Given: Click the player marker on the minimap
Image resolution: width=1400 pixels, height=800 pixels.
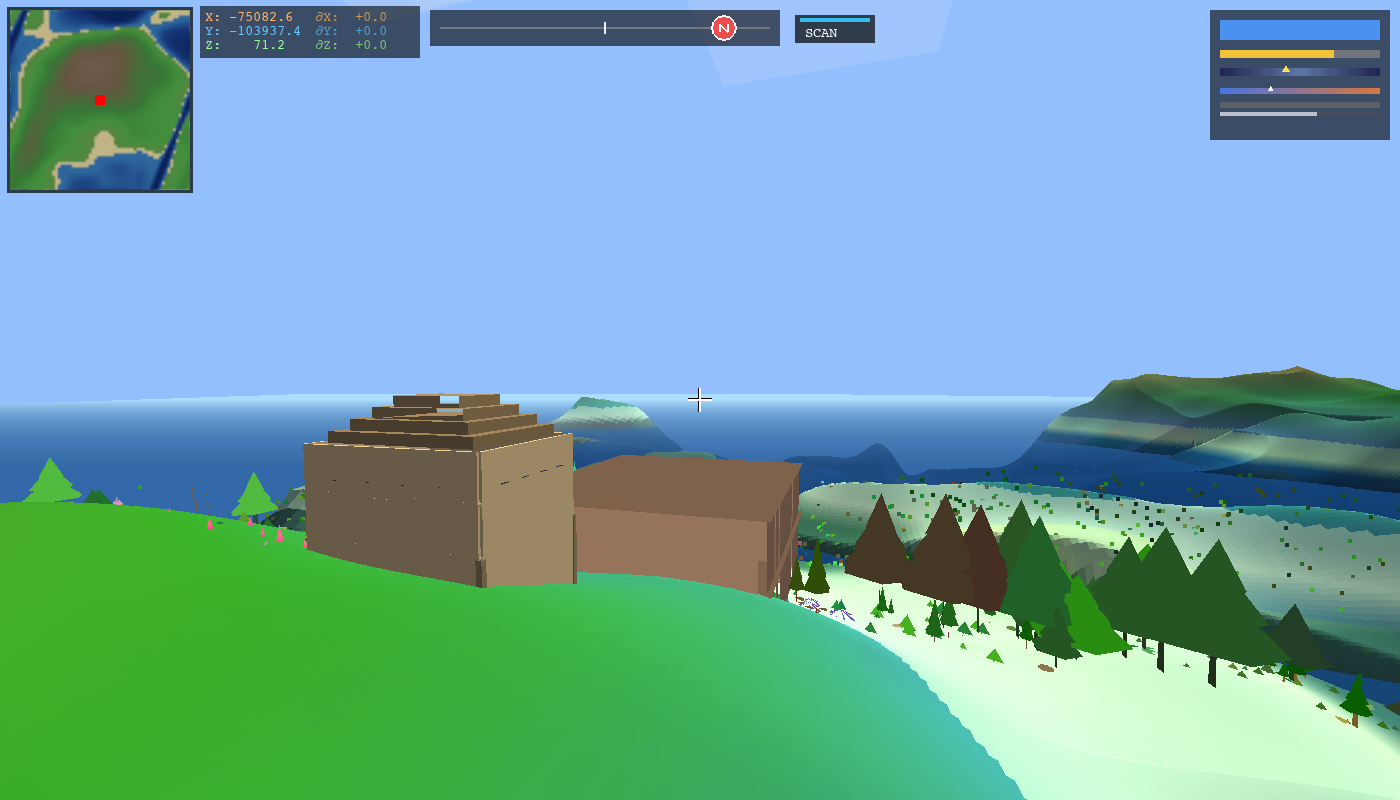Looking at the screenshot, I should 98,99.
